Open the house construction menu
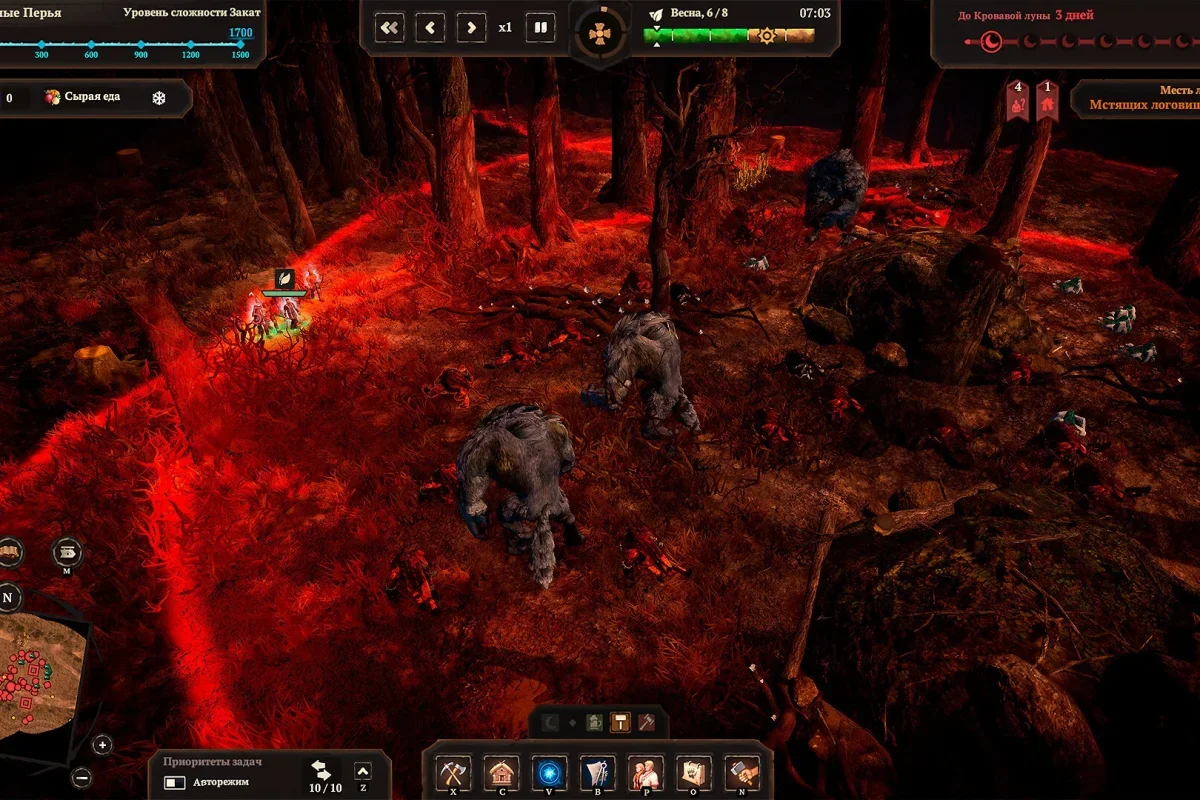The height and width of the screenshot is (800, 1200). click(x=502, y=772)
